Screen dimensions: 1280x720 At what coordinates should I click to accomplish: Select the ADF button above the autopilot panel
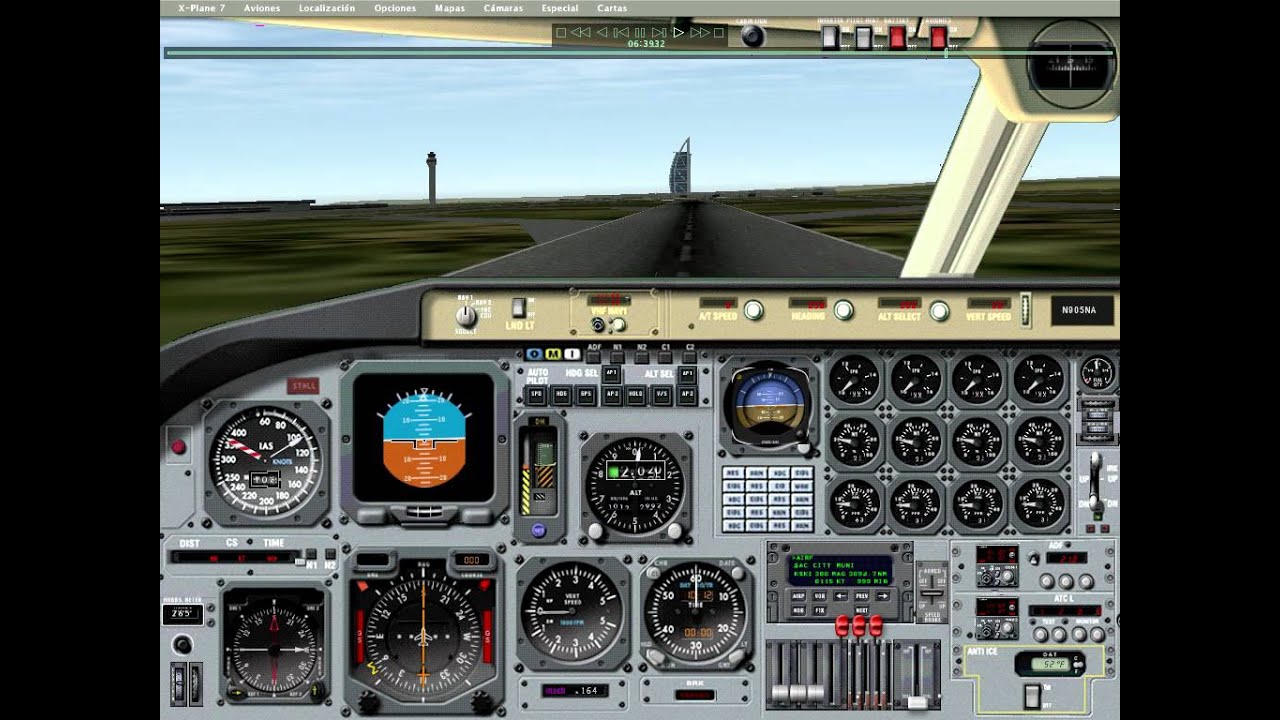(594, 357)
